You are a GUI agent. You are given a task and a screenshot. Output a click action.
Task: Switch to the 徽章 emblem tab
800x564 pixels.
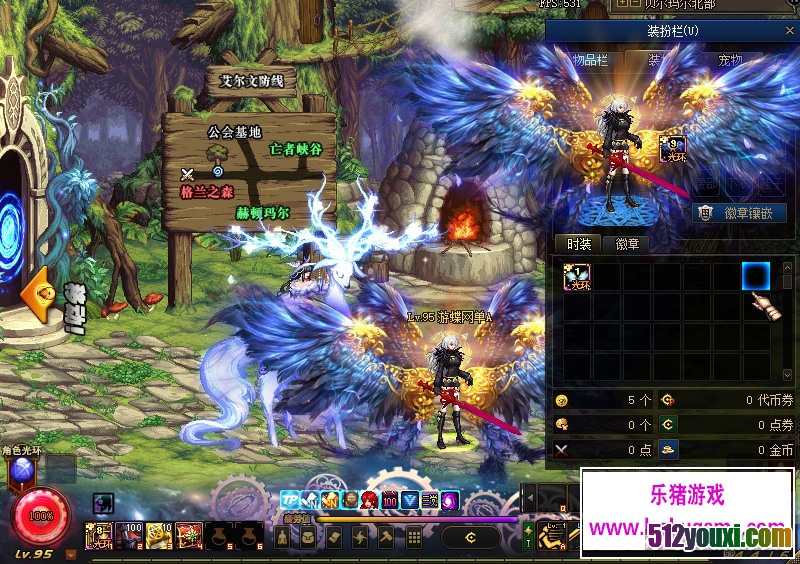pos(627,243)
